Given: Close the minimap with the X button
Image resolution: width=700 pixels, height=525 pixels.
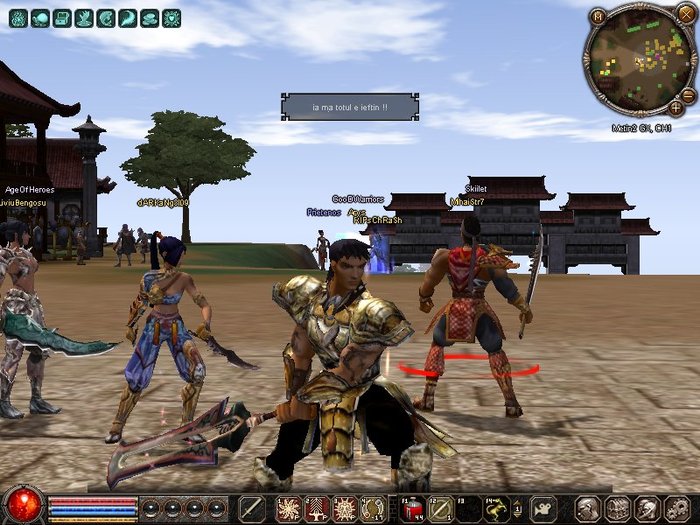Looking at the screenshot, I should (x=685, y=13).
